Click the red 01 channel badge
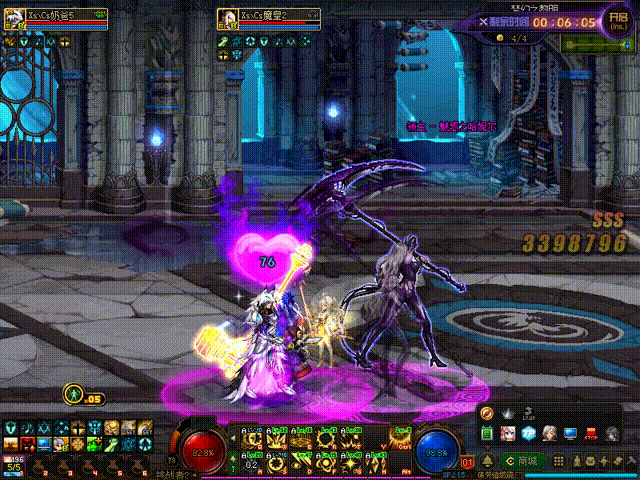The height and width of the screenshot is (480, 640). click(467, 463)
